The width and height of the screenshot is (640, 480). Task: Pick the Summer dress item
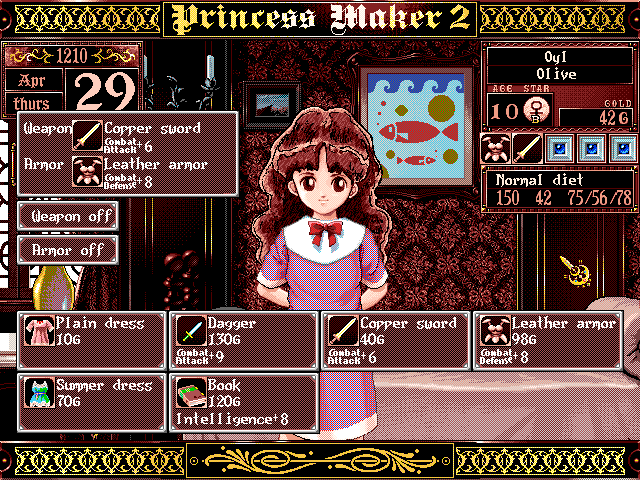[x=91, y=402]
